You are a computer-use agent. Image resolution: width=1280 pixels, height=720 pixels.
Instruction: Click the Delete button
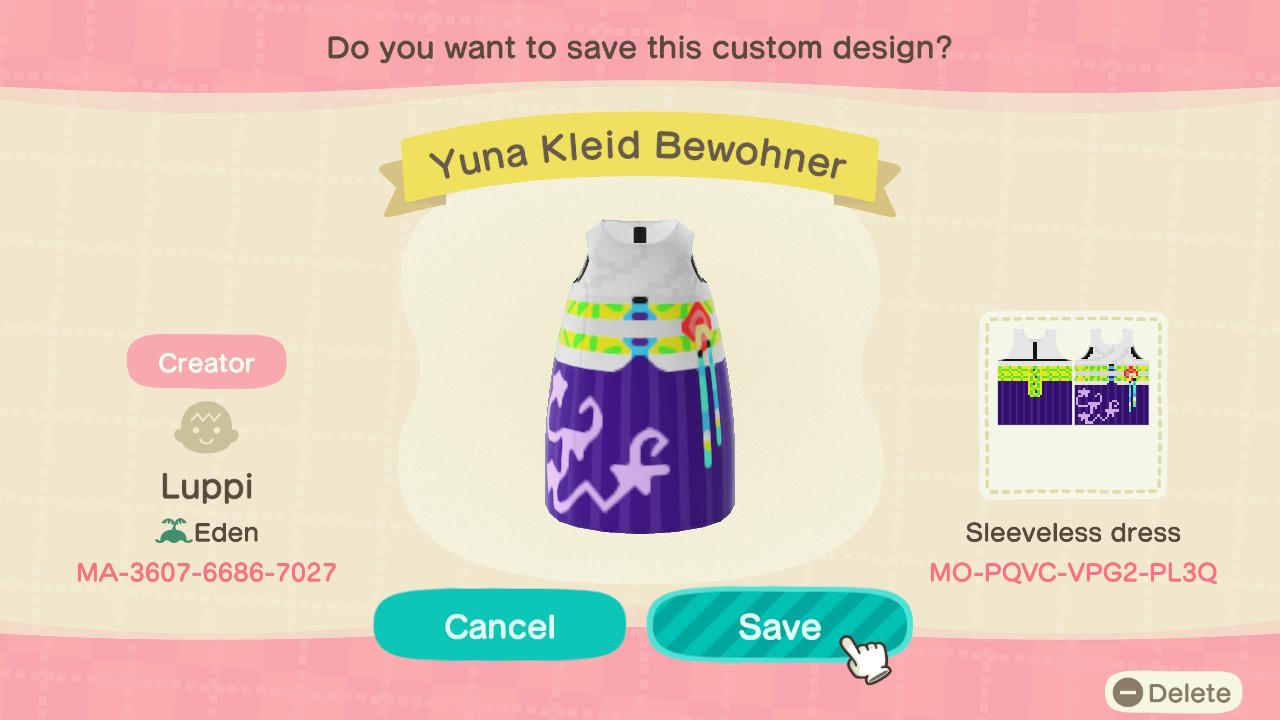1174,692
